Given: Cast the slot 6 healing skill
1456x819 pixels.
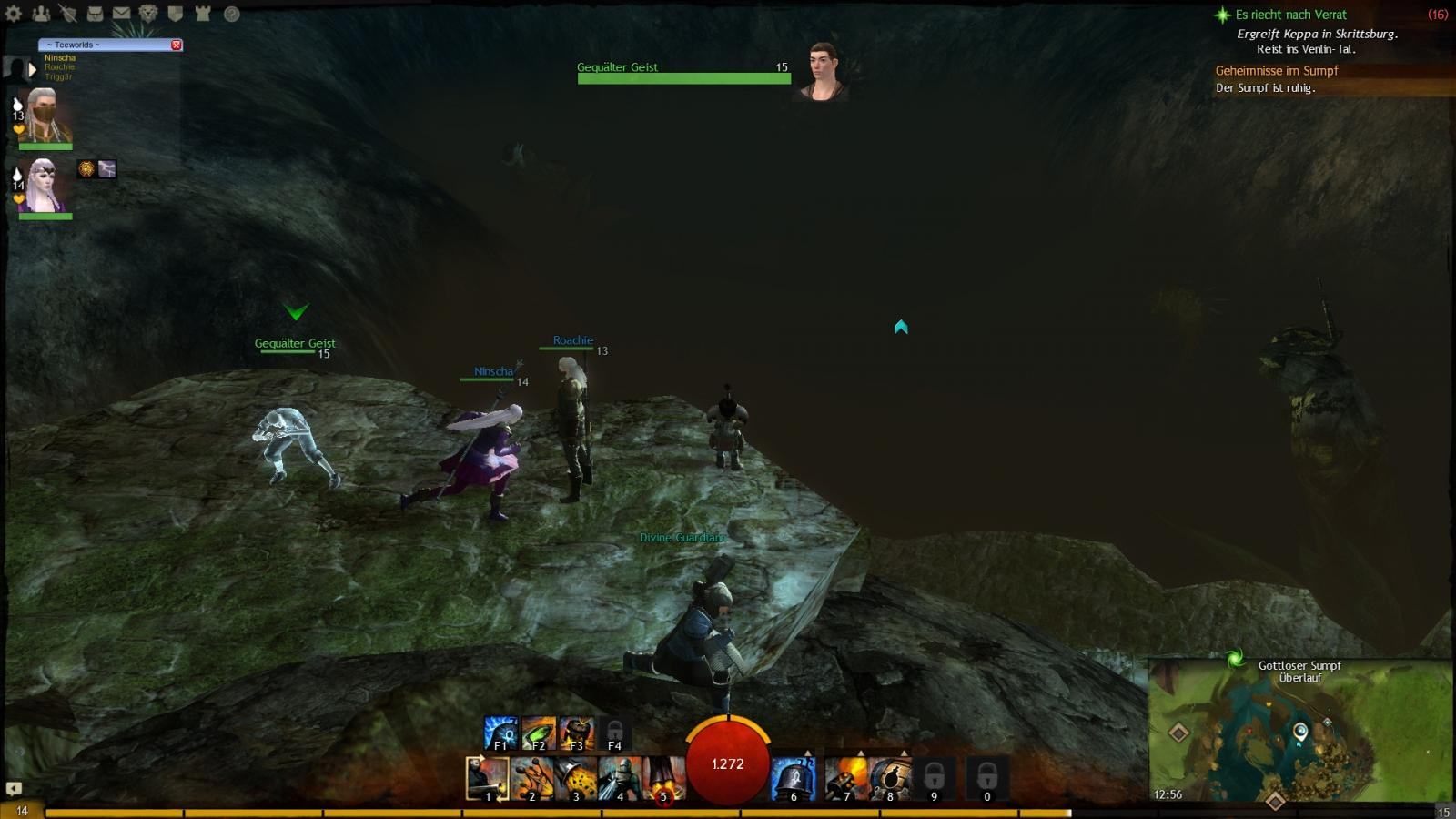Looking at the screenshot, I should (x=793, y=779).
